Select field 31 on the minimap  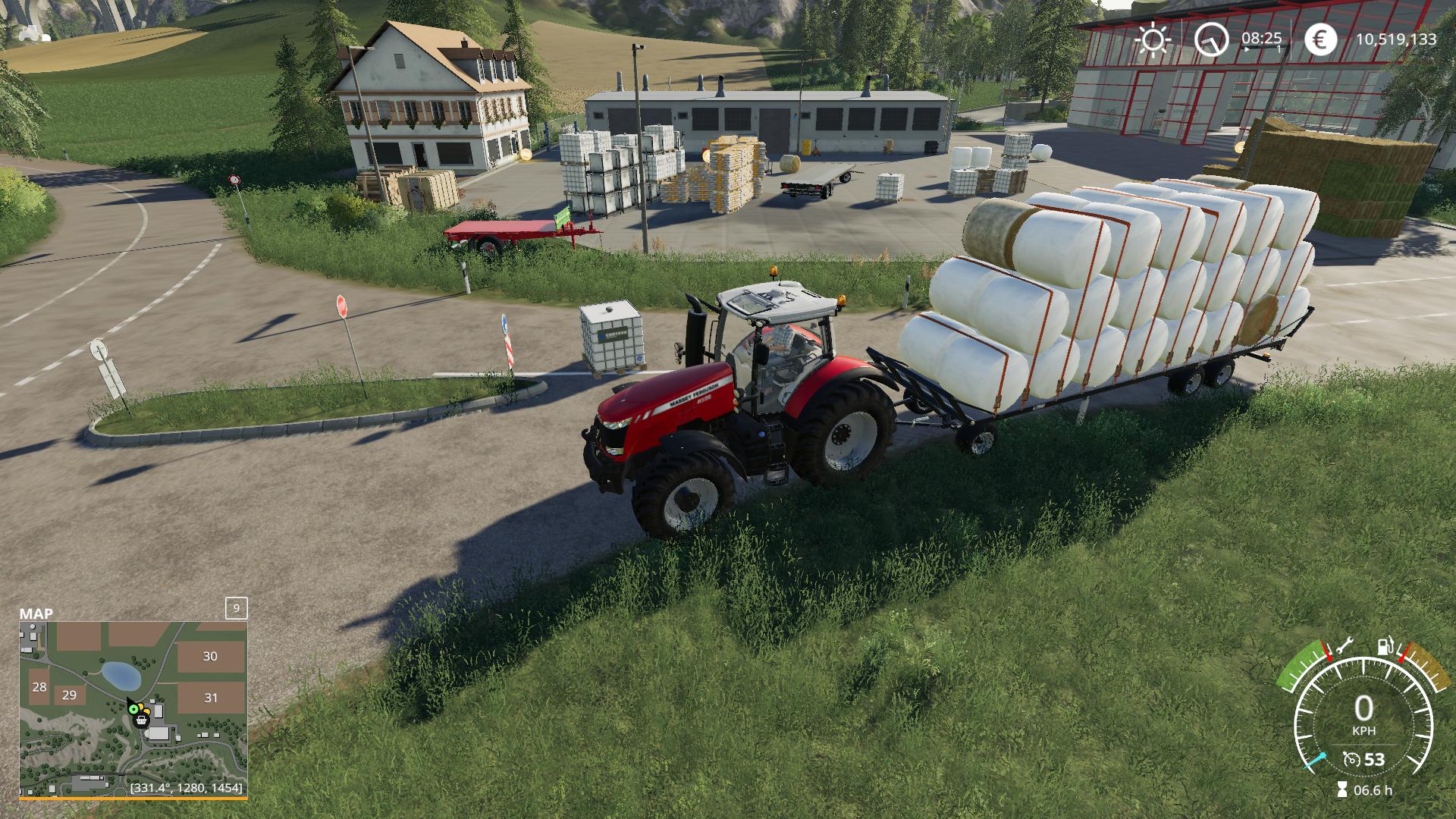tap(211, 698)
